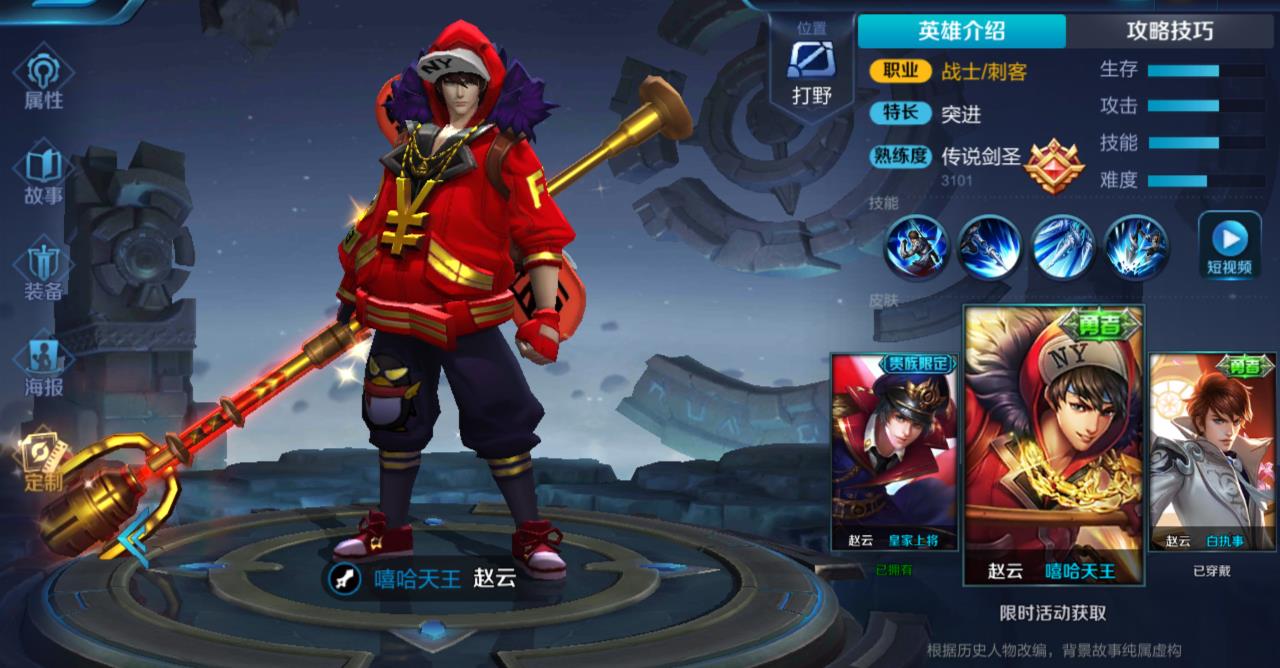Open the 装备 equipment section
1280x668 pixels.
coord(44,271)
